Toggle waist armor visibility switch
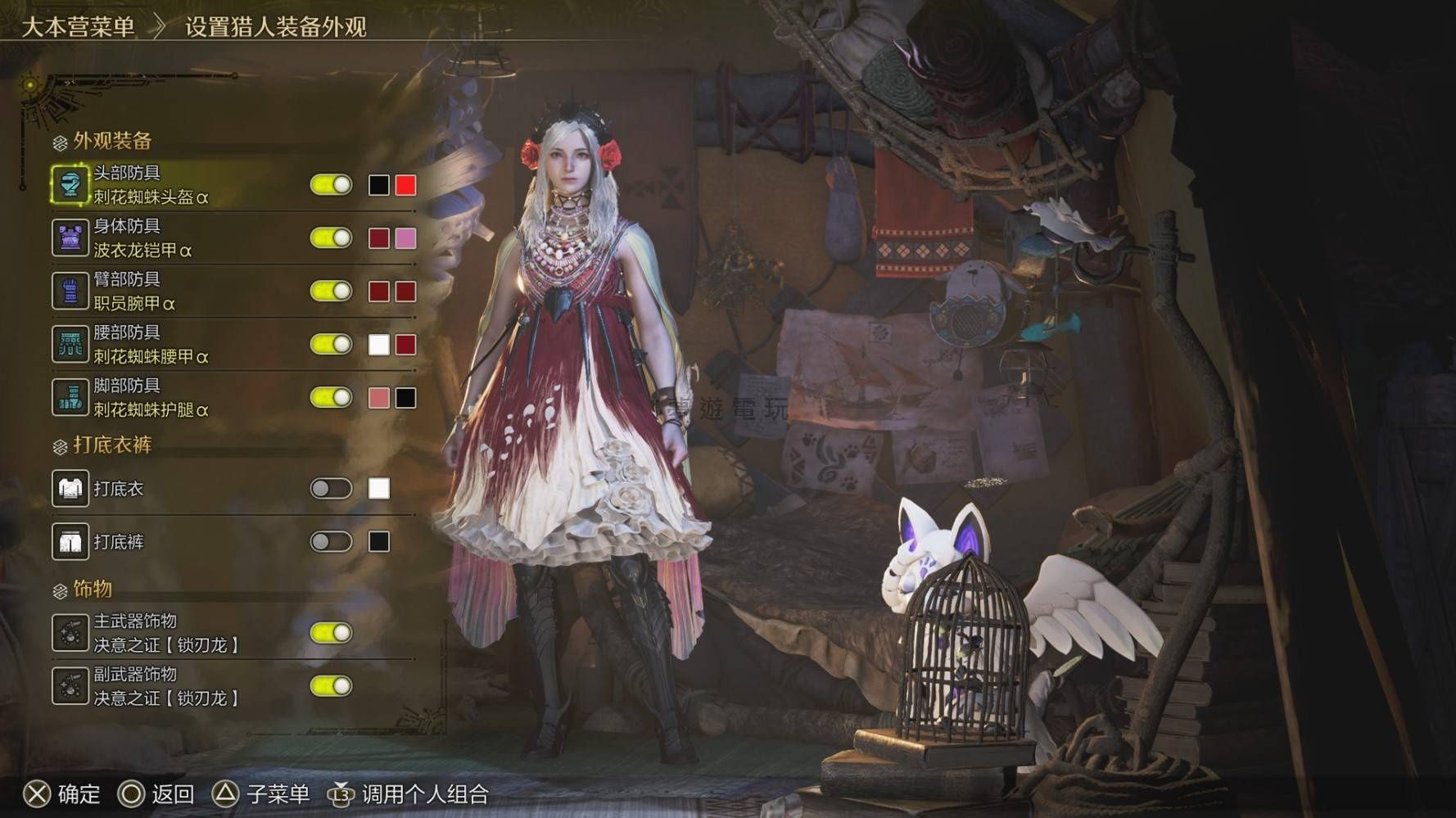The height and width of the screenshot is (818, 1456). (331, 345)
